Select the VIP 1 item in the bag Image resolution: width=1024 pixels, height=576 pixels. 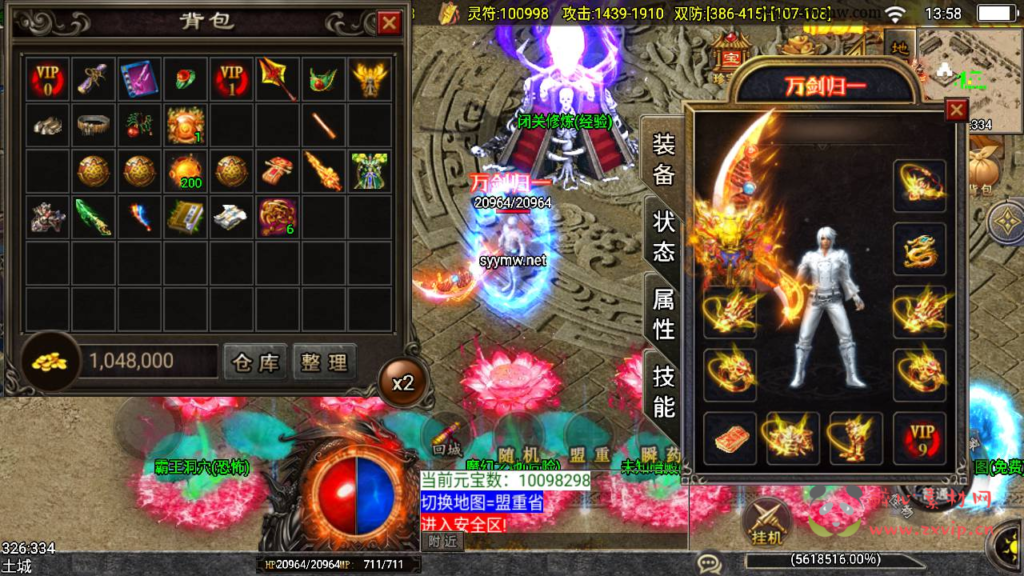tap(231, 78)
